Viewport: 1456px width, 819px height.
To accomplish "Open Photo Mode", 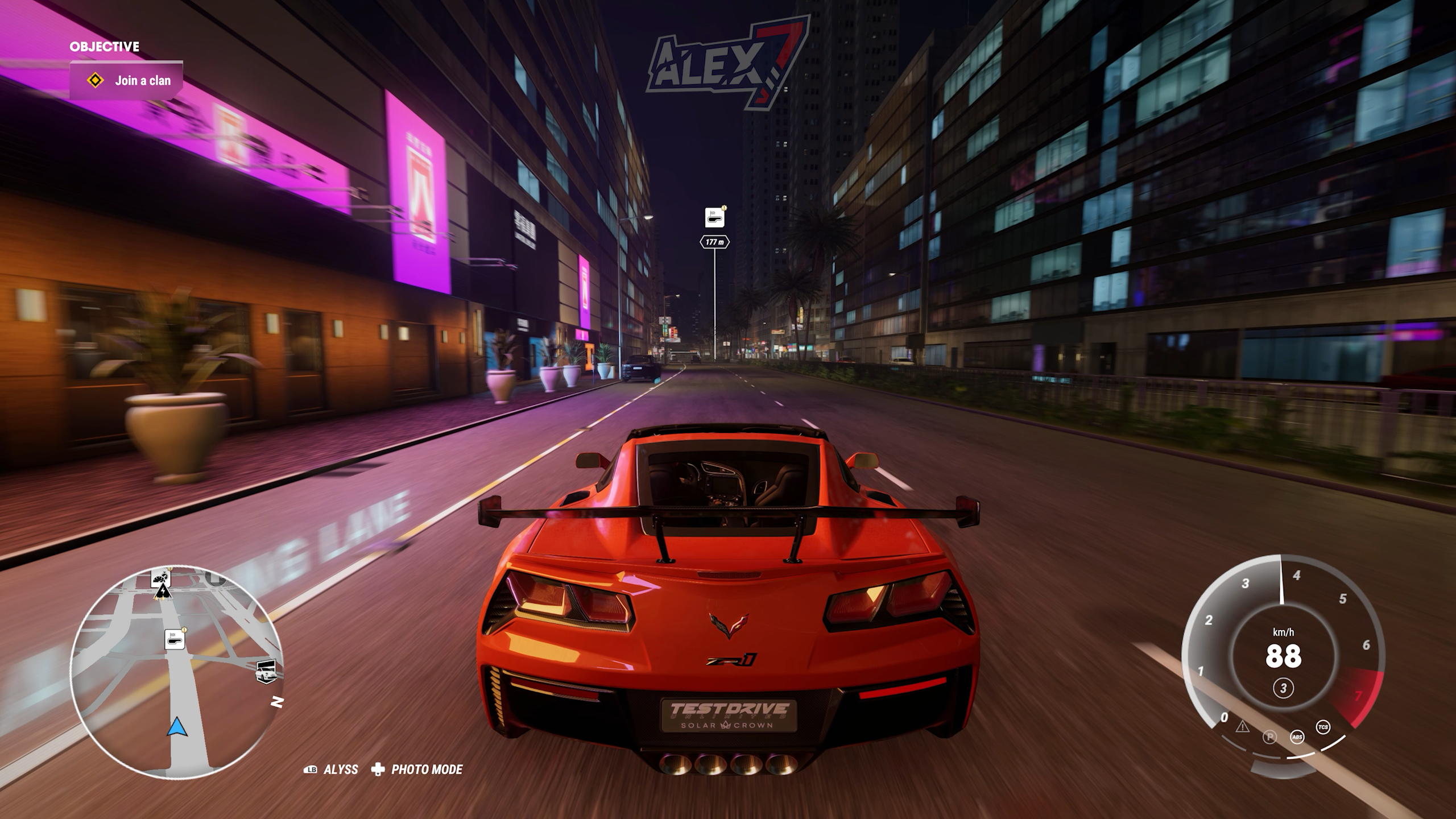I will (x=417, y=770).
